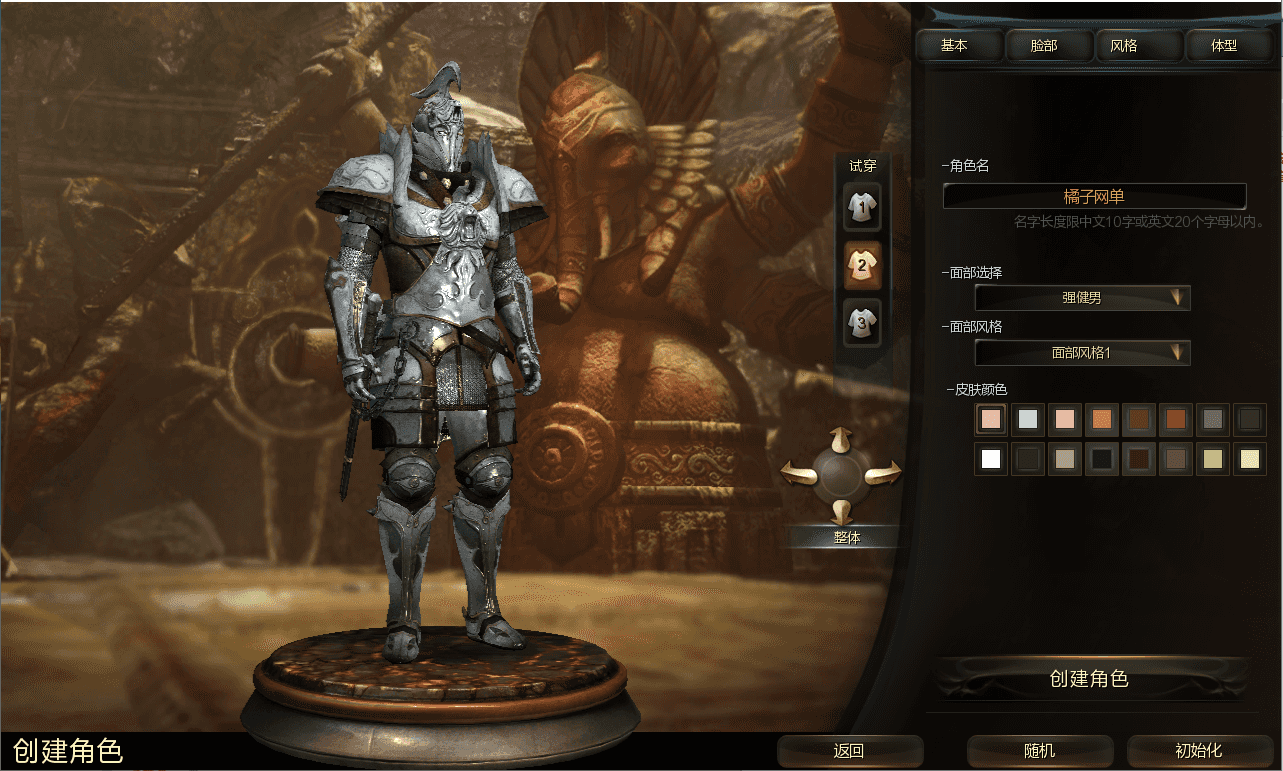Open the 面部选择 dropdown showing 强健男
Image resolution: width=1283 pixels, height=771 pixels.
pos(1082,298)
